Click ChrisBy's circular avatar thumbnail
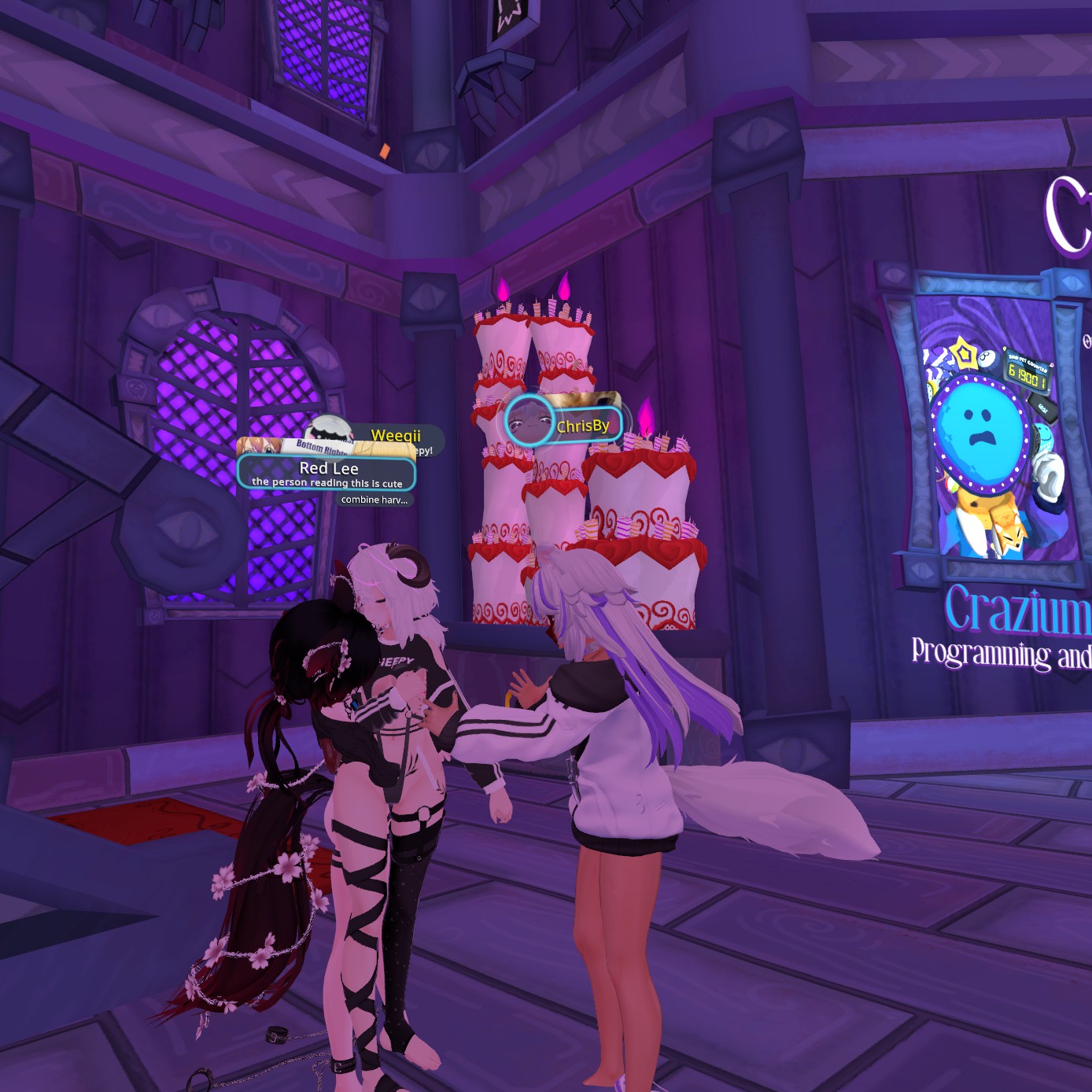Image resolution: width=1092 pixels, height=1092 pixels. (x=529, y=422)
